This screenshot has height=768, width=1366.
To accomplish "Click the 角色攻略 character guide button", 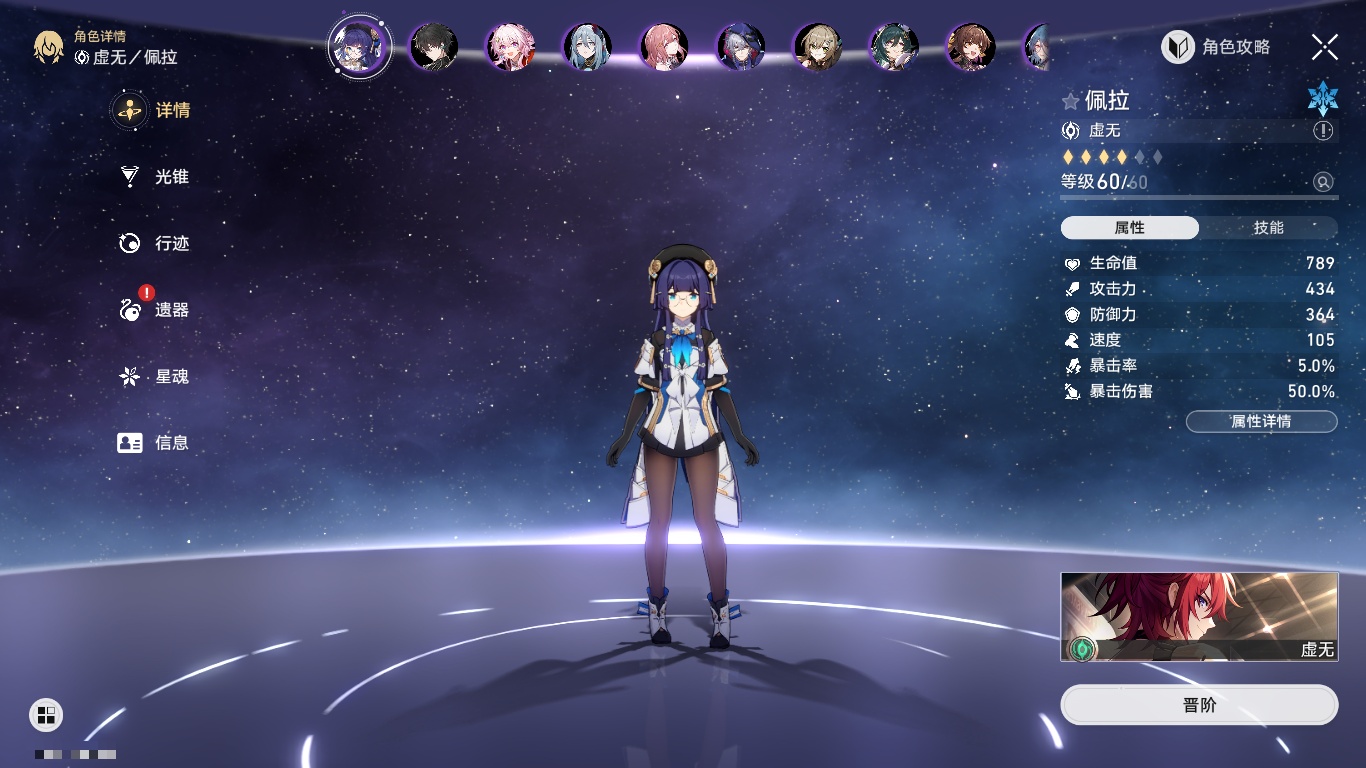I will (x=1216, y=47).
